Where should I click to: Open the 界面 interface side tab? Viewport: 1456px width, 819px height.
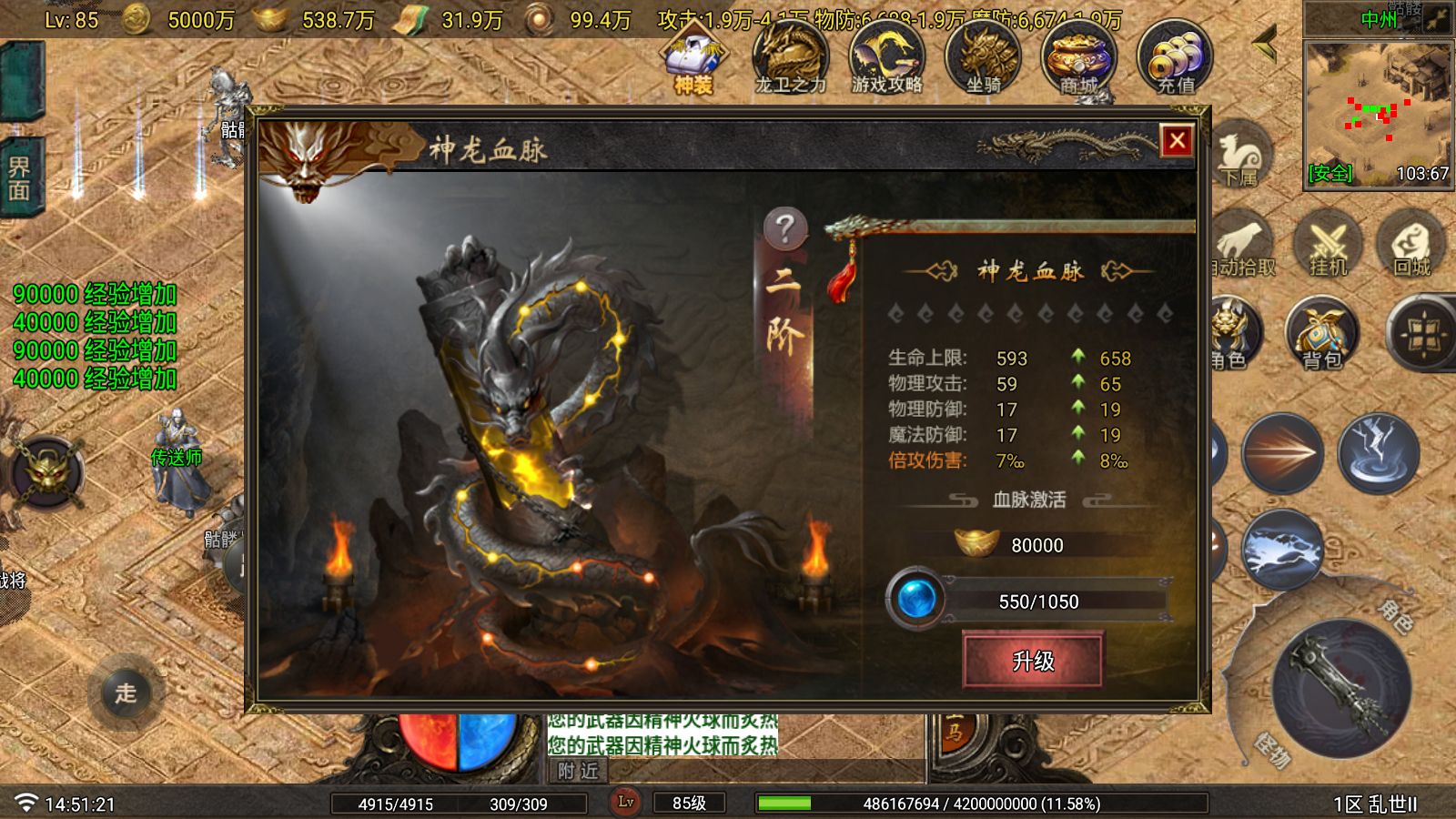[20, 177]
